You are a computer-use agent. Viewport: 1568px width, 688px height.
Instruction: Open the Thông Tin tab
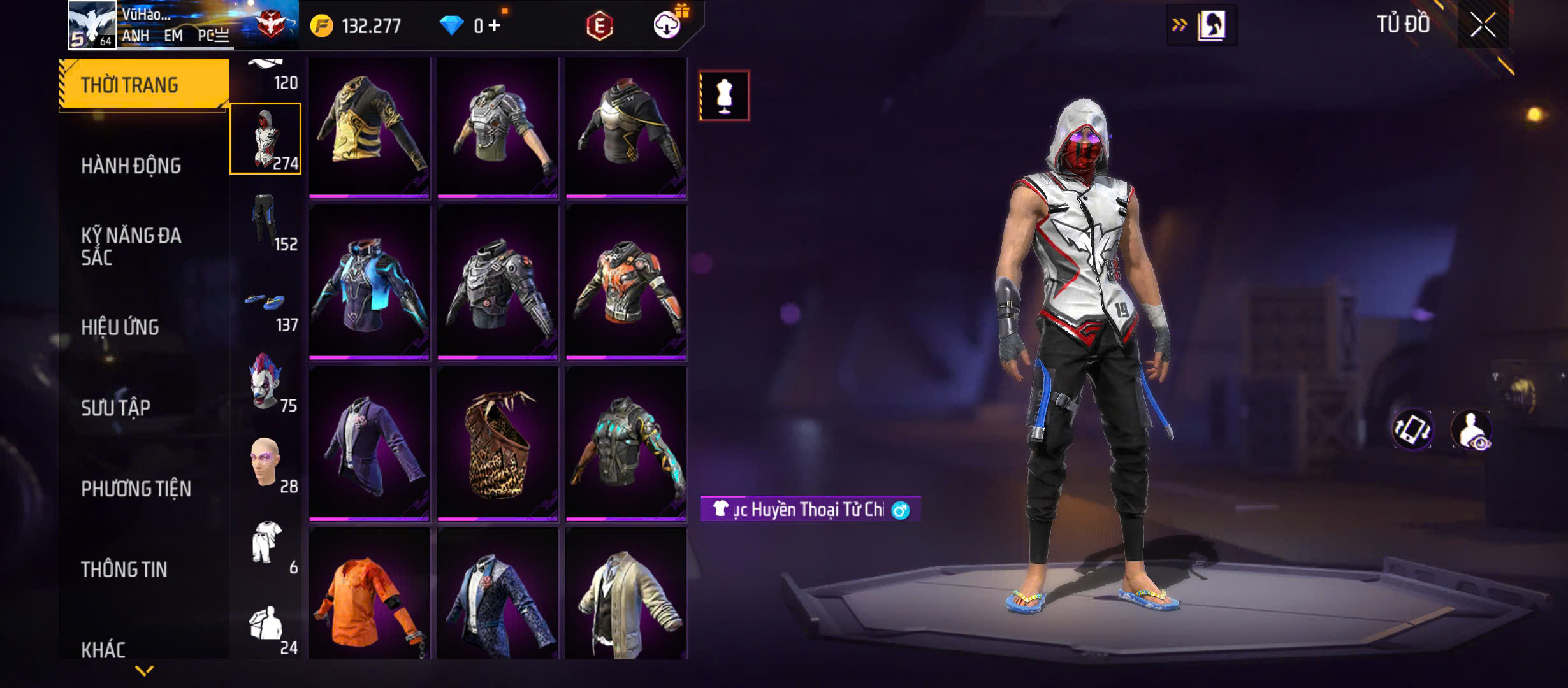click(x=124, y=569)
